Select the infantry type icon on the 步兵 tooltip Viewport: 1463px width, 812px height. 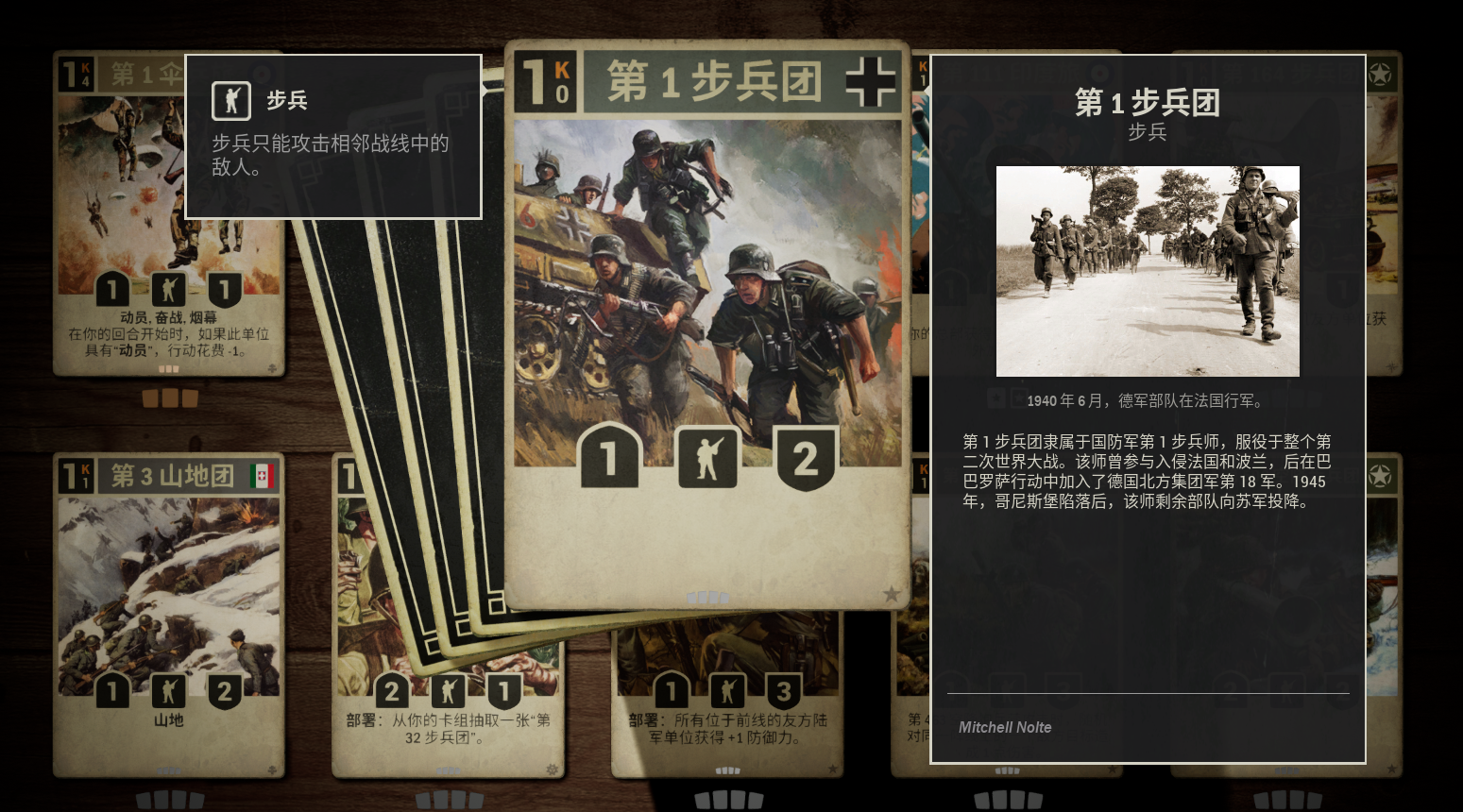tap(230, 102)
